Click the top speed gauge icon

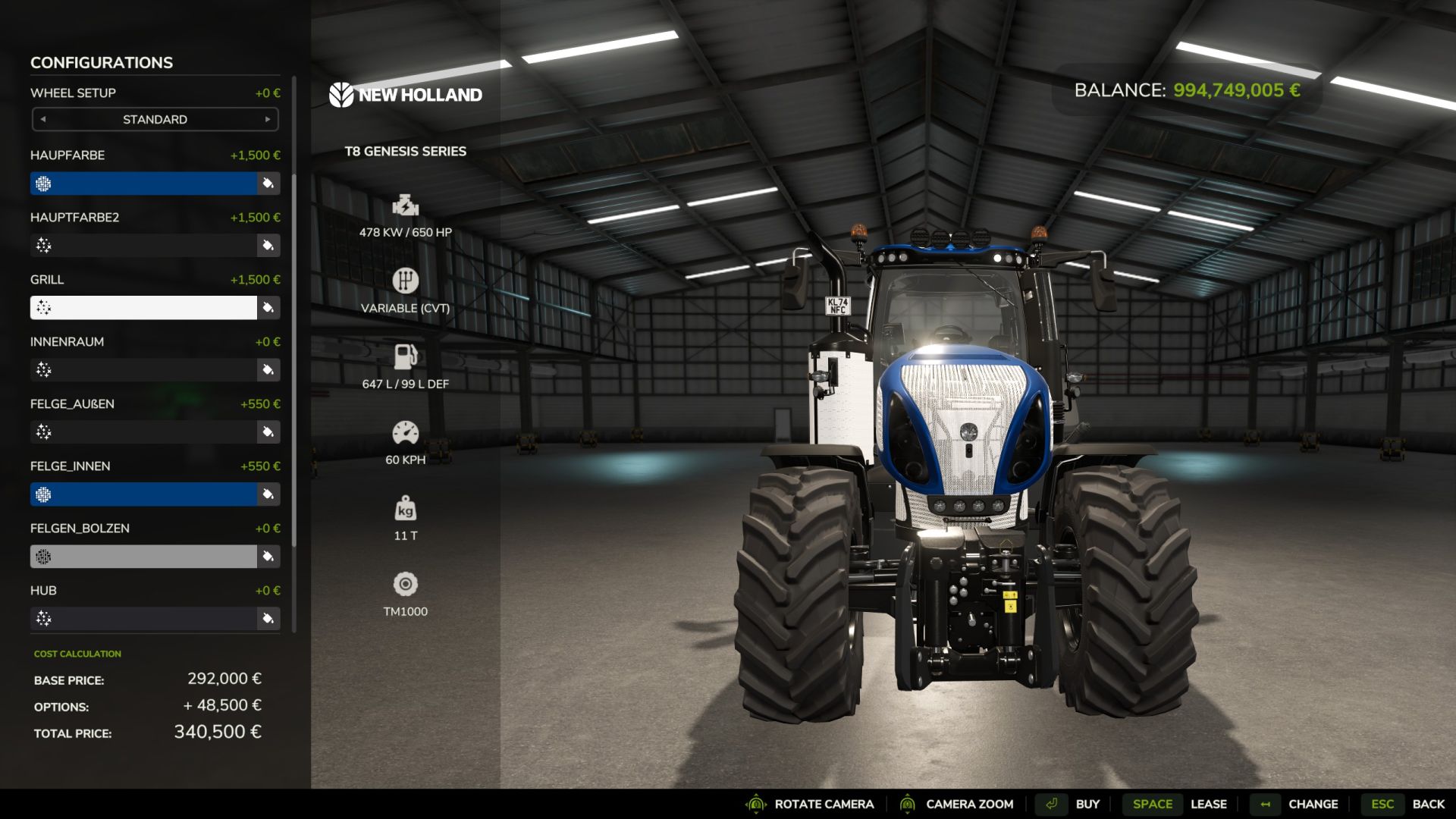click(x=406, y=432)
